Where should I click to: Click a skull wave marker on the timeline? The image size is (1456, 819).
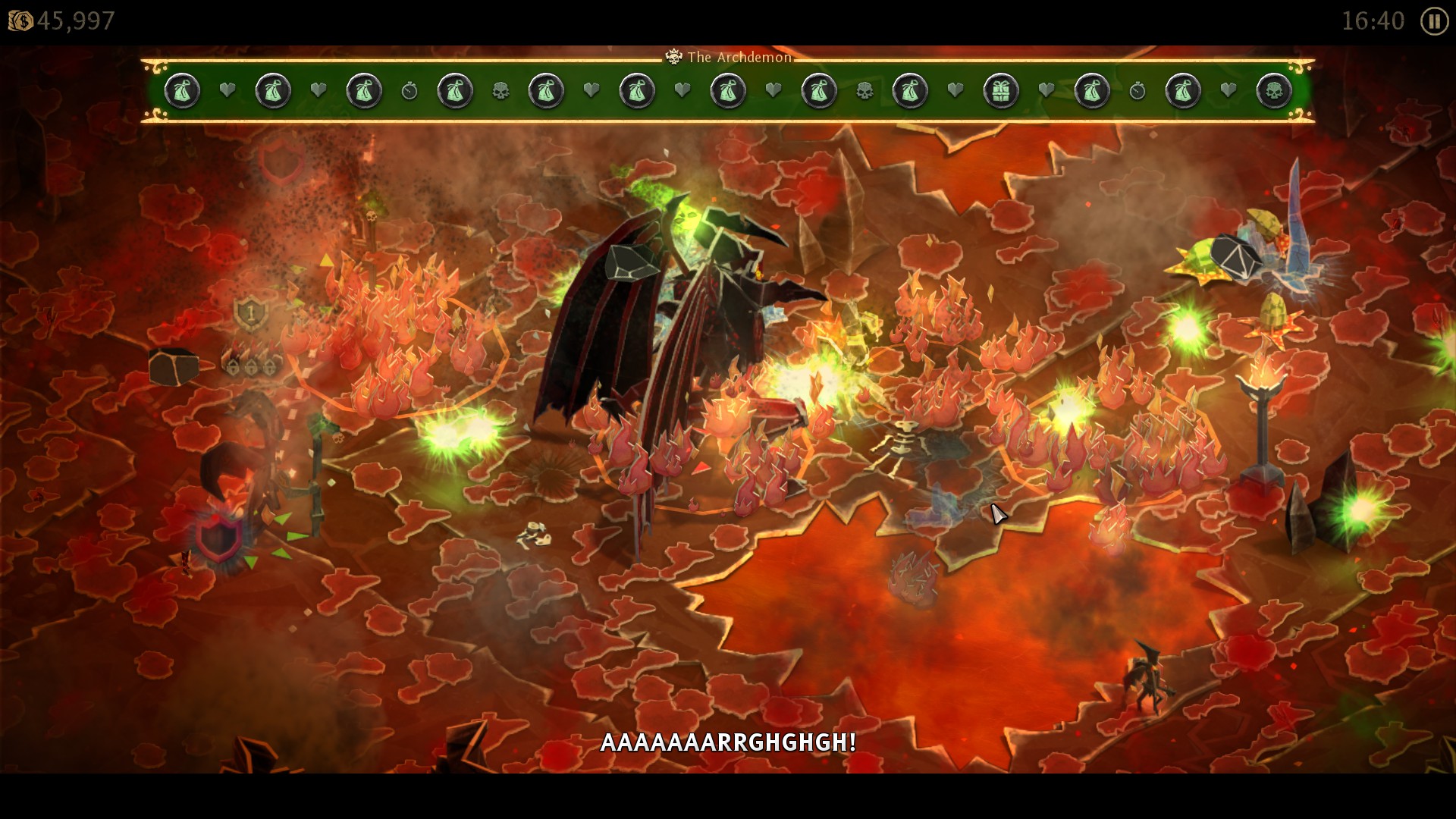[x=500, y=89]
